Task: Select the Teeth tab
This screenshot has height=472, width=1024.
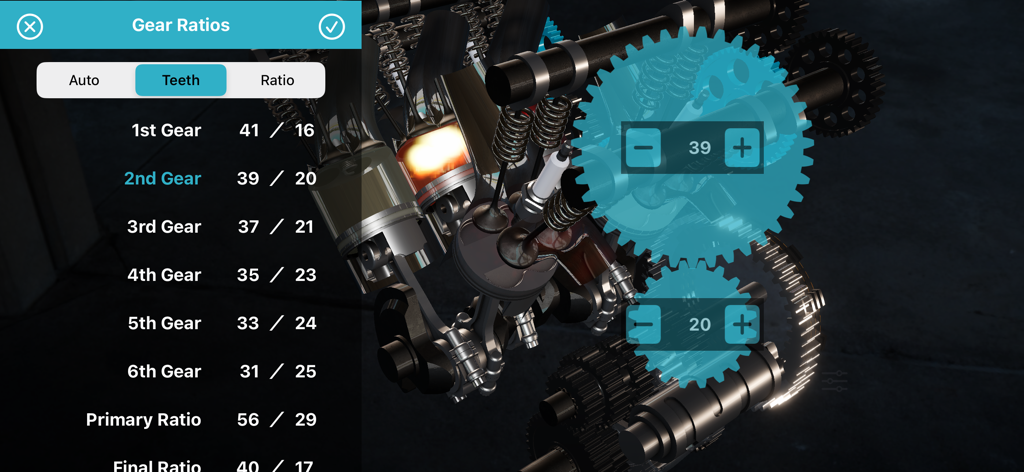Action: (x=181, y=80)
